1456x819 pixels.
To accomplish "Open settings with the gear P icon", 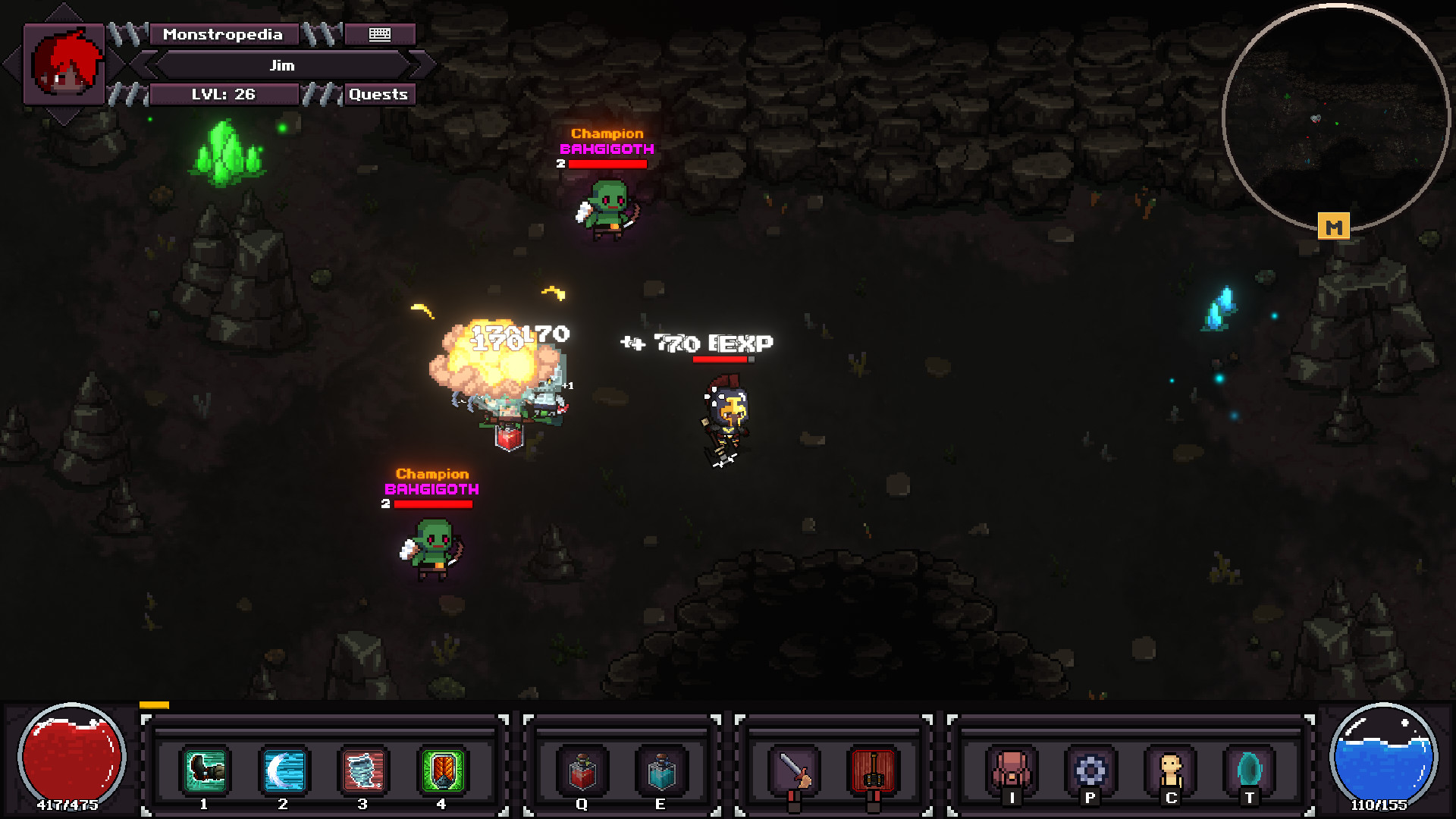I will (x=1090, y=767).
